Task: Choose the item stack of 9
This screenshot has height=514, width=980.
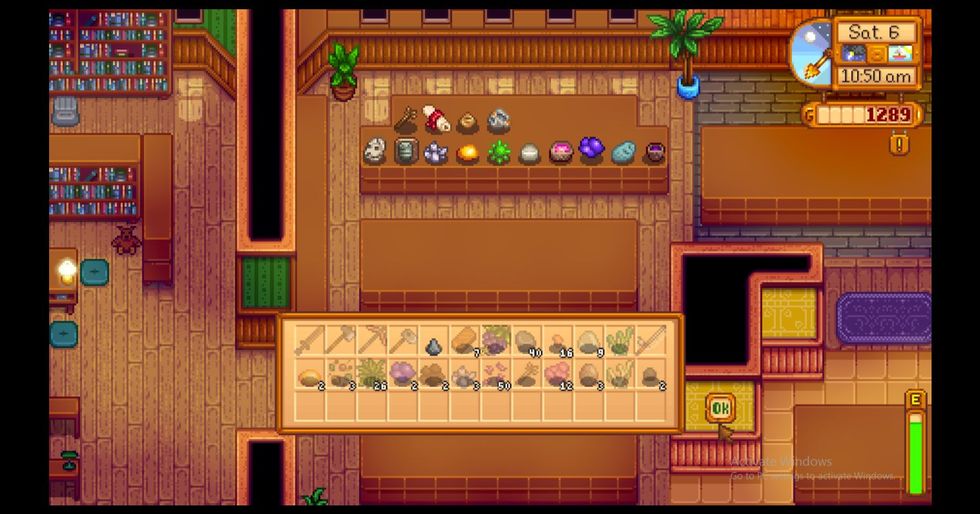Action: point(589,341)
